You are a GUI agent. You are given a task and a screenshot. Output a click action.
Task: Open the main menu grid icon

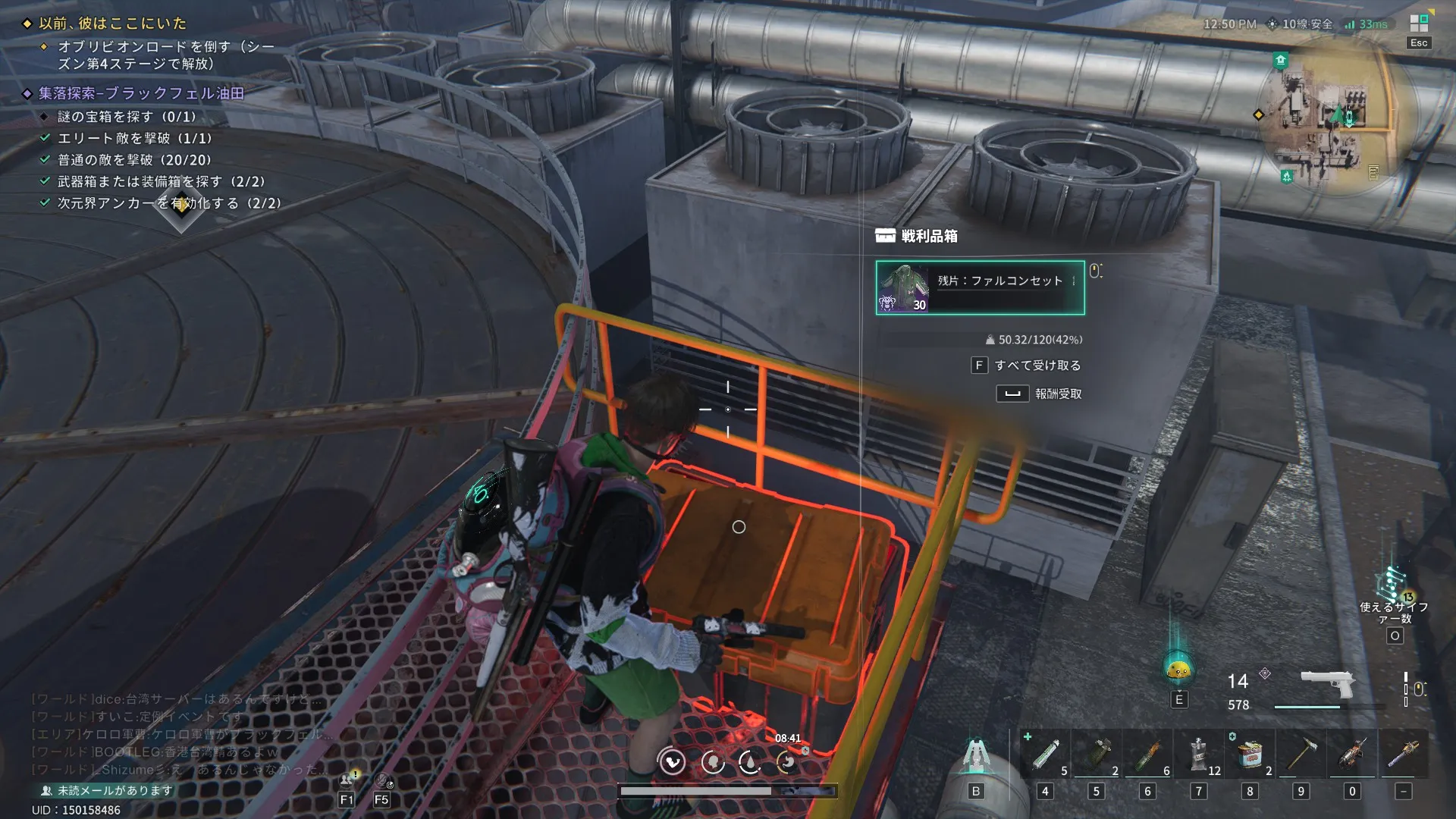point(1419,24)
